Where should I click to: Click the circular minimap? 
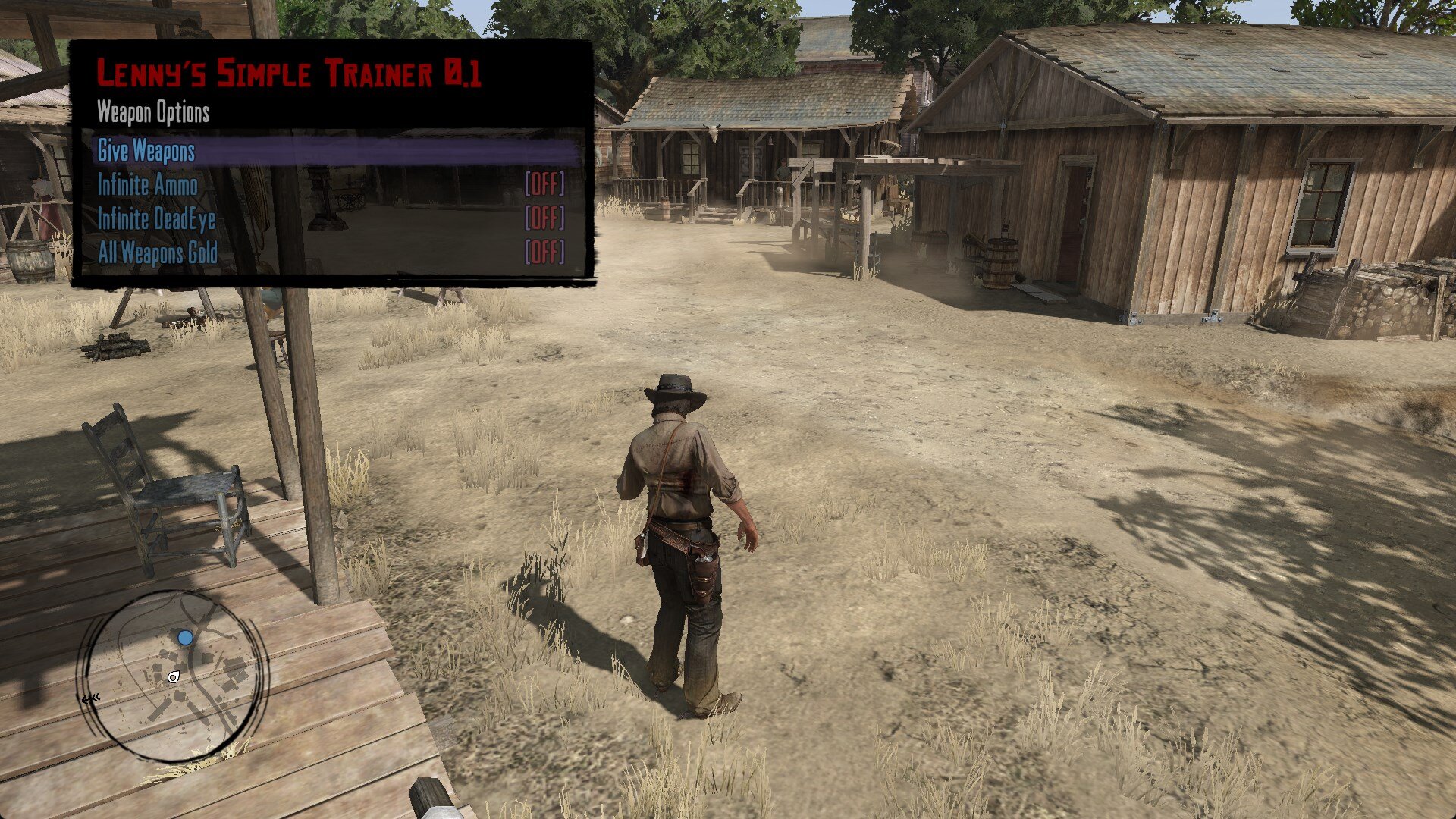tap(174, 676)
